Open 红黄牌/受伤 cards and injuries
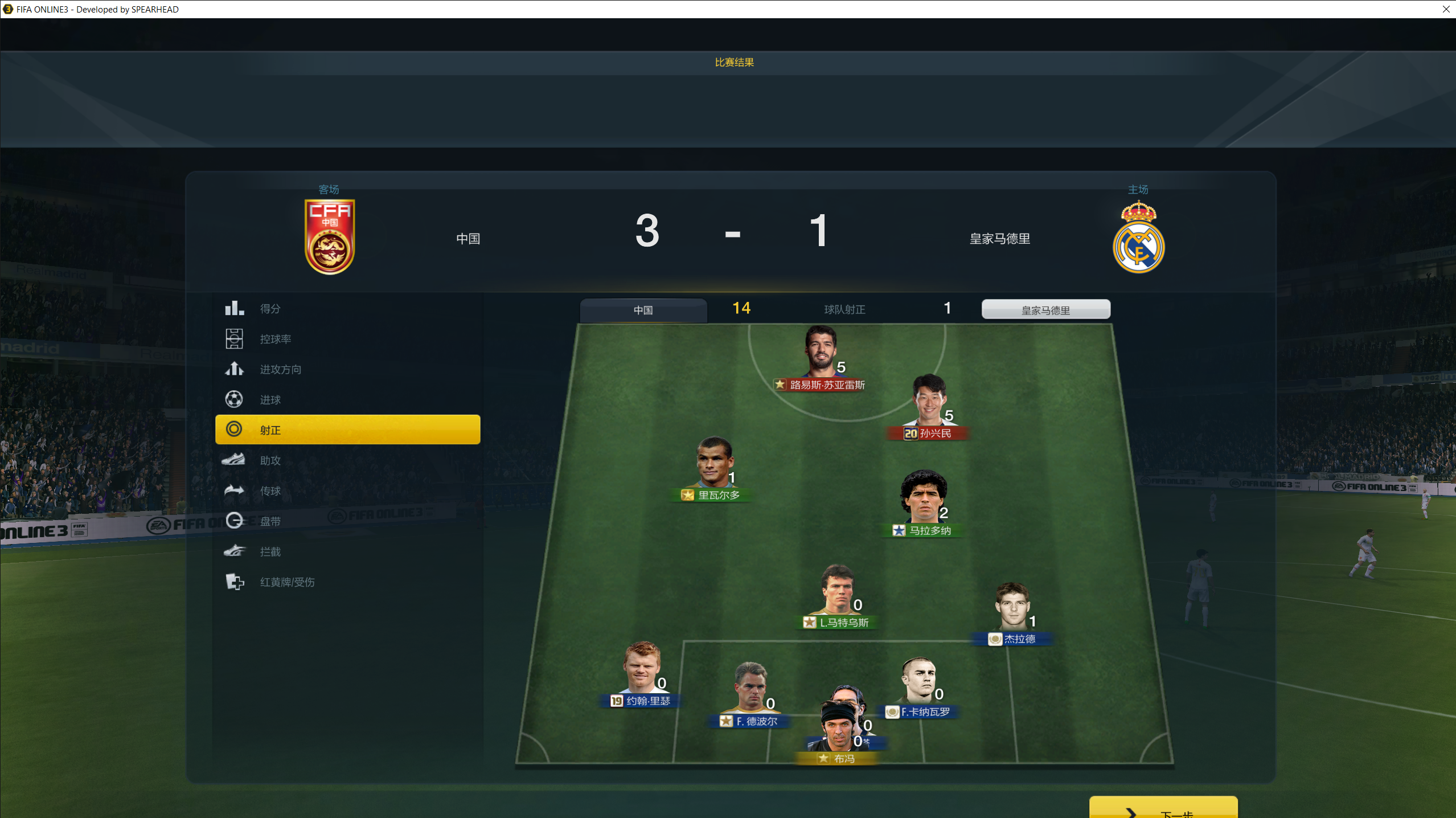The width and height of the screenshot is (1456, 818). pyautogui.click(x=347, y=582)
